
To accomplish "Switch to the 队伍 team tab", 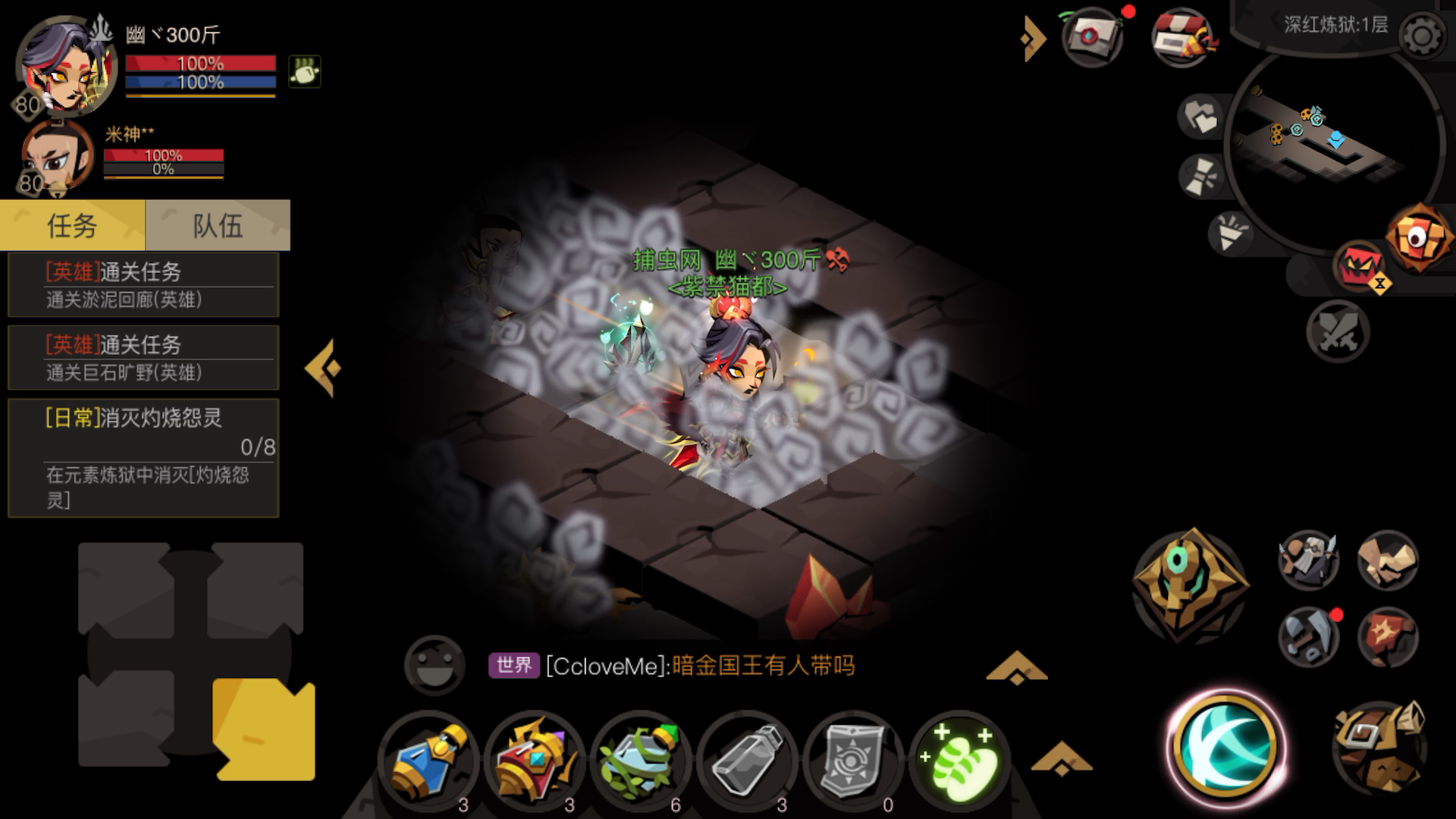I will pyautogui.click(x=216, y=225).
